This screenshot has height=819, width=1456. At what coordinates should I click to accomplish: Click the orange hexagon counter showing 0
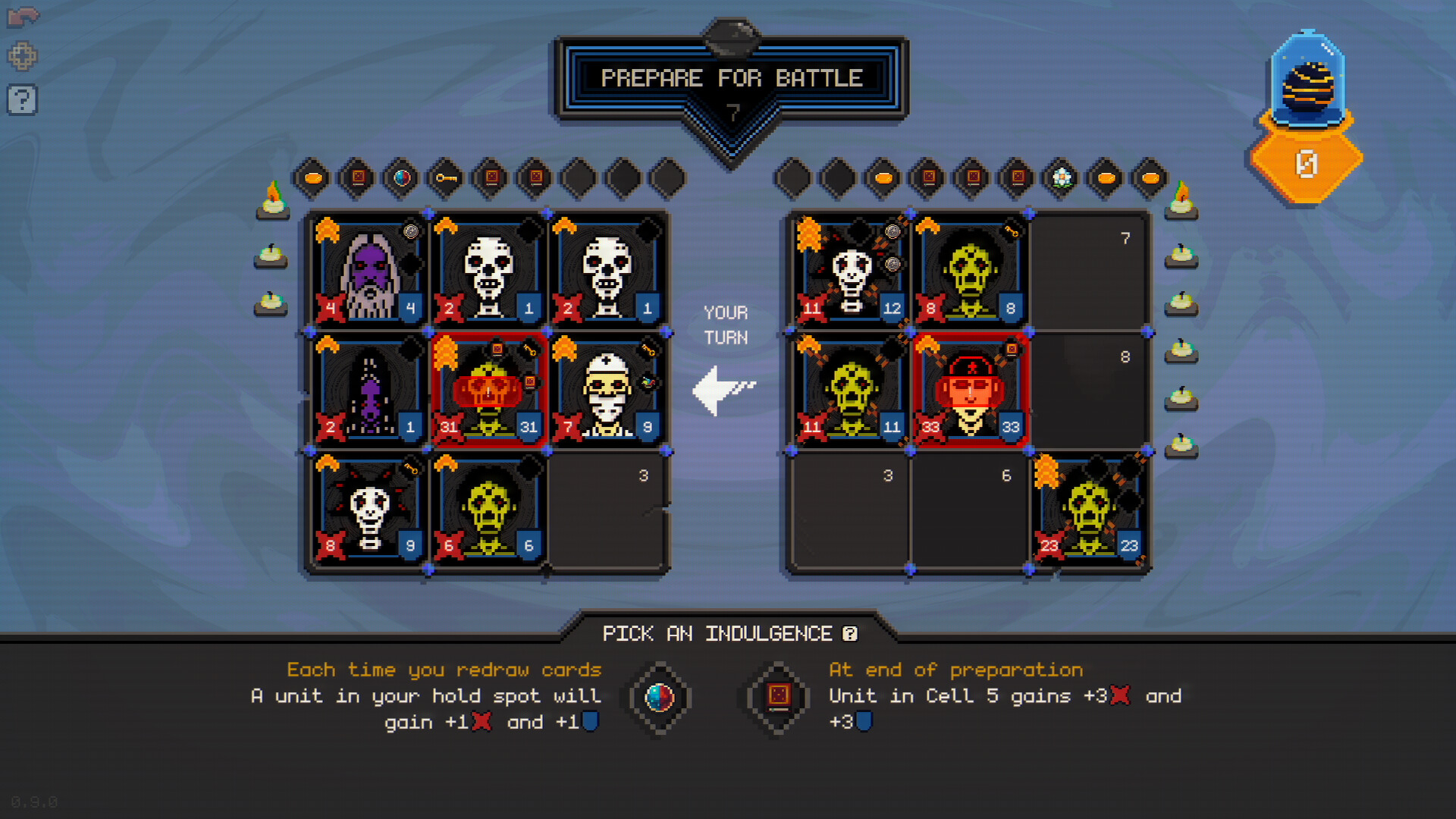1306,161
